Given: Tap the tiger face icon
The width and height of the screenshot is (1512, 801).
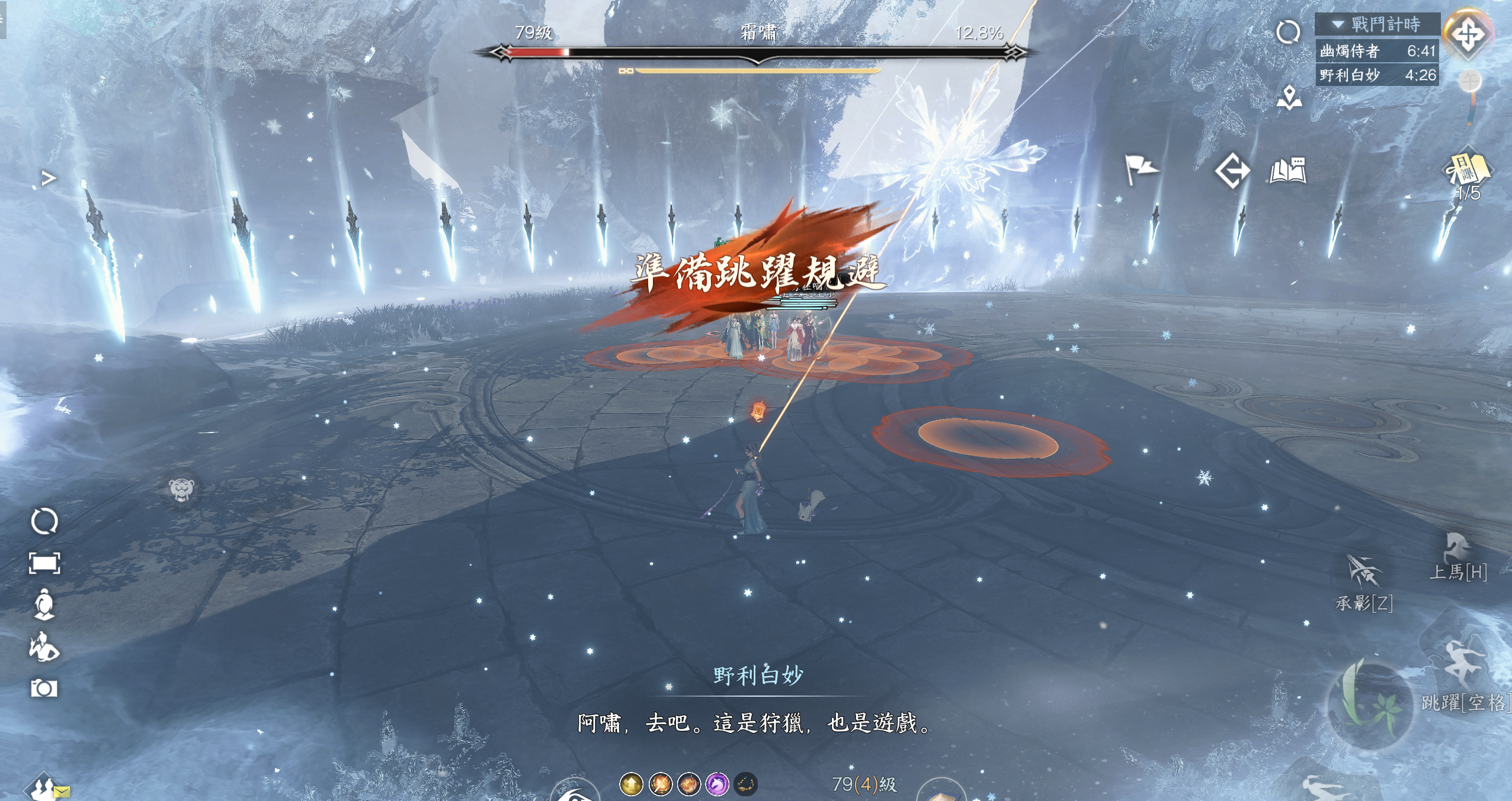Looking at the screenshot, I should (181, 489).
